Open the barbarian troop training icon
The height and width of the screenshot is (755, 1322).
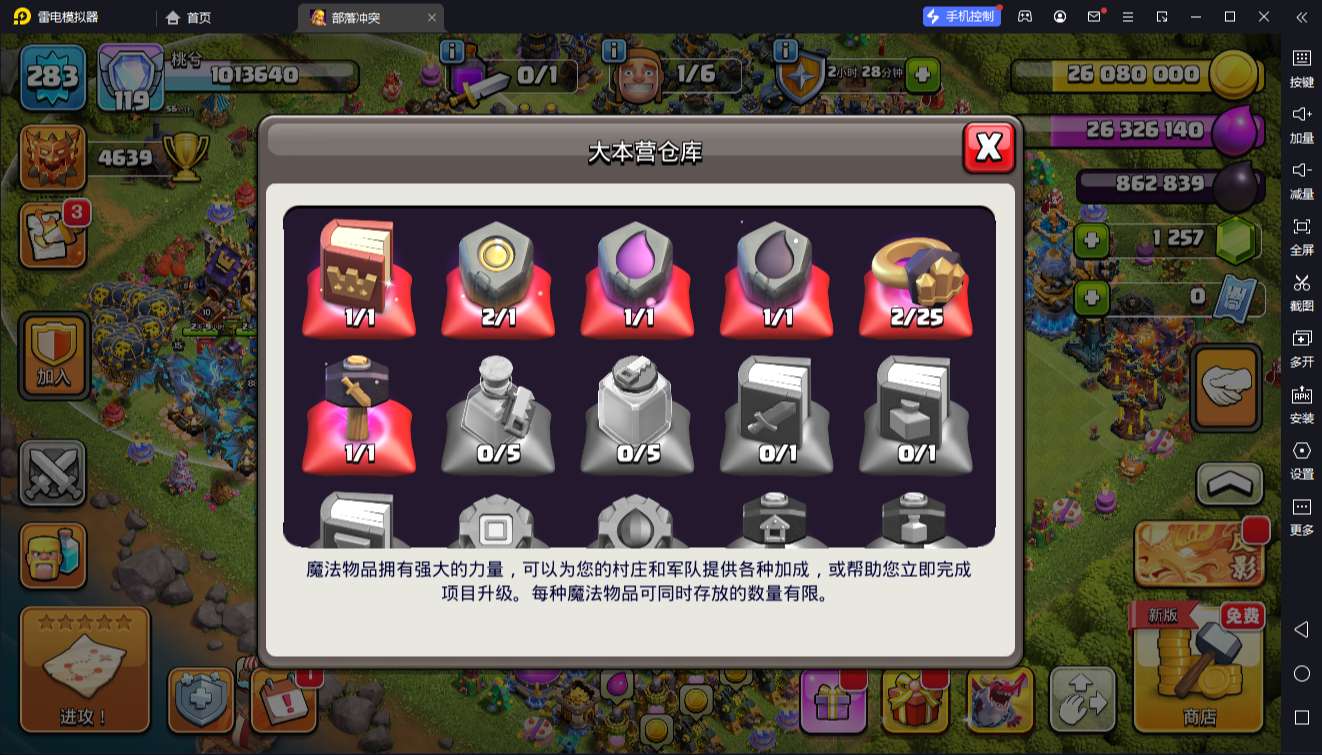[x=53, y=556]
